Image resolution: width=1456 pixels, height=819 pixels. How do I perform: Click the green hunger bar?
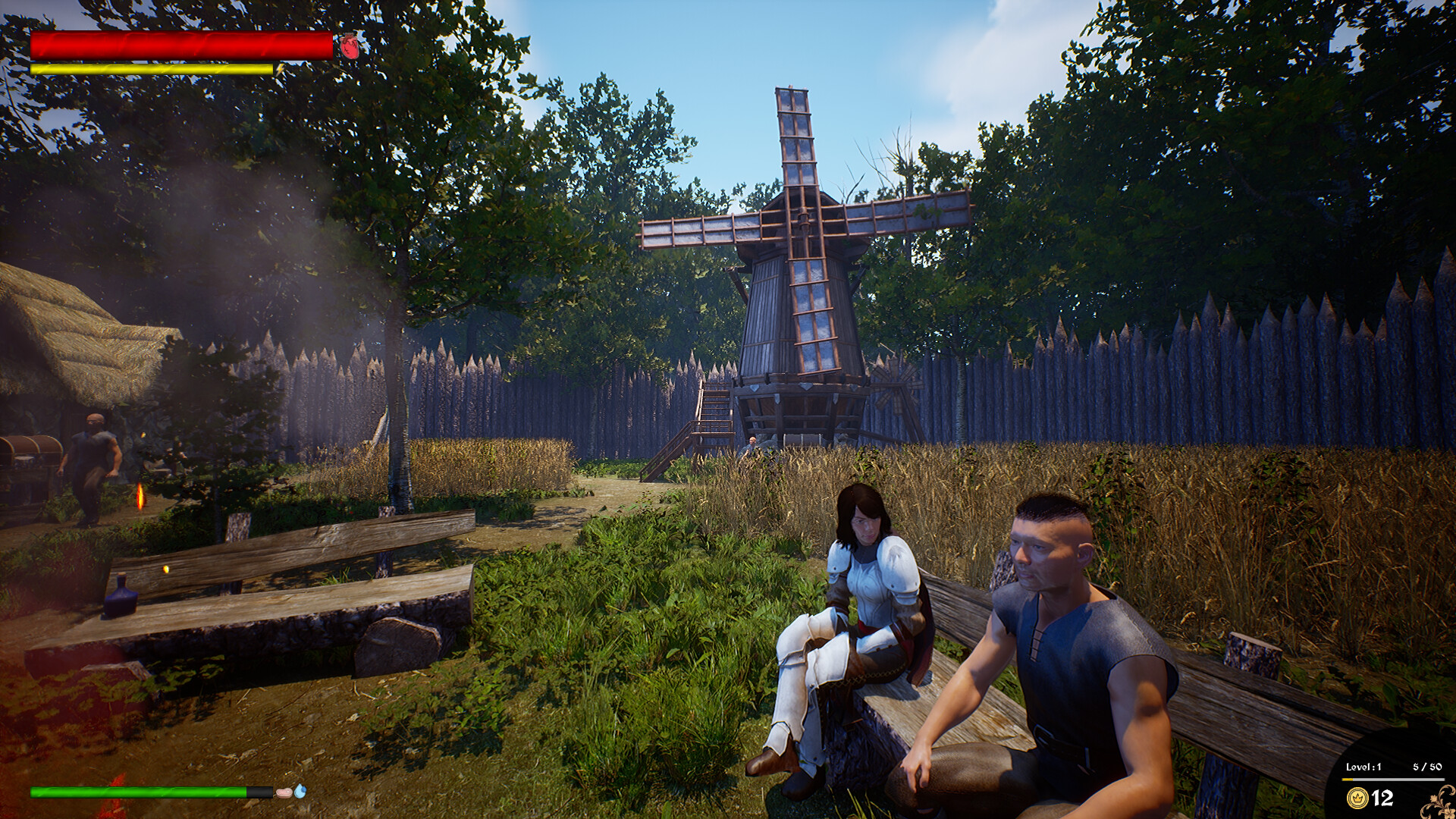point(136,791)
